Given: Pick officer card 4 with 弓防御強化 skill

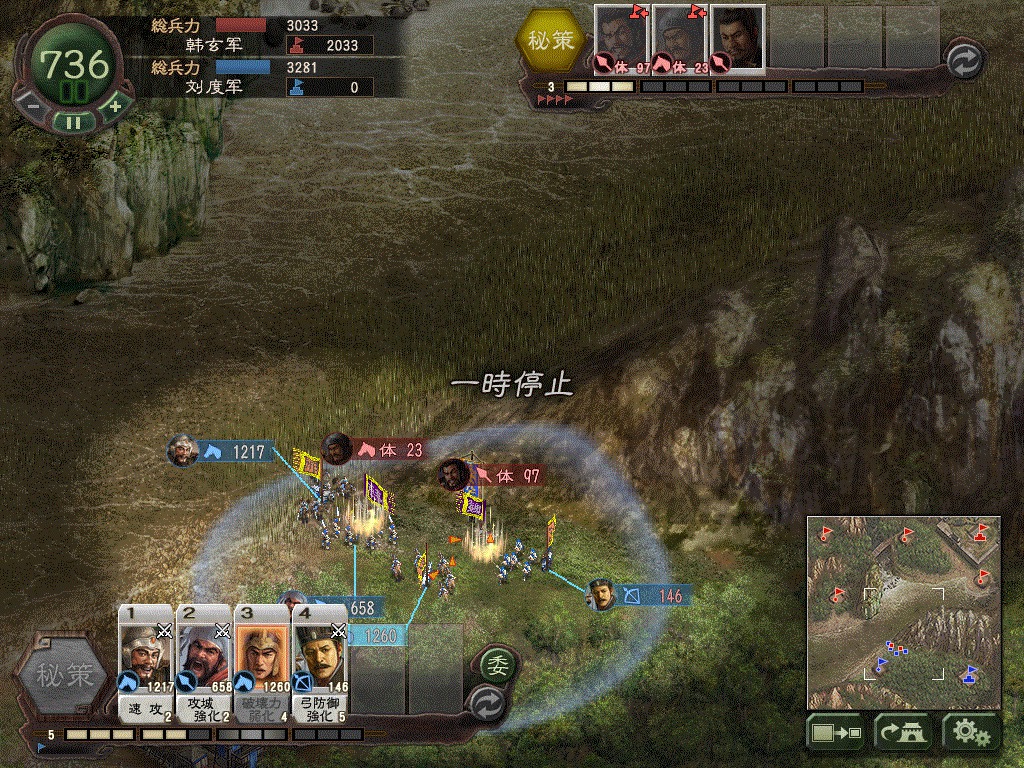Looking at the screenshot, I should tap(320, 662).
